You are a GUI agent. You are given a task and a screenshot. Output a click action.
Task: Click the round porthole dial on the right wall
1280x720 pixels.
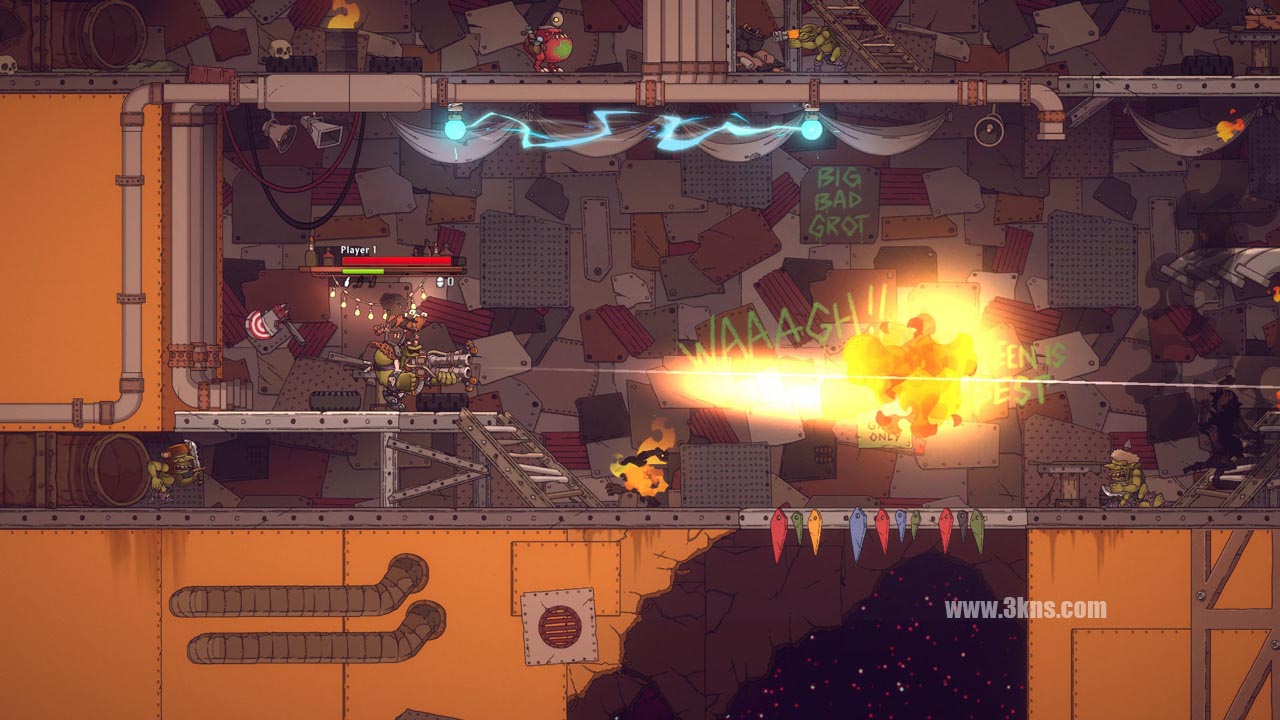click(988, 130)
